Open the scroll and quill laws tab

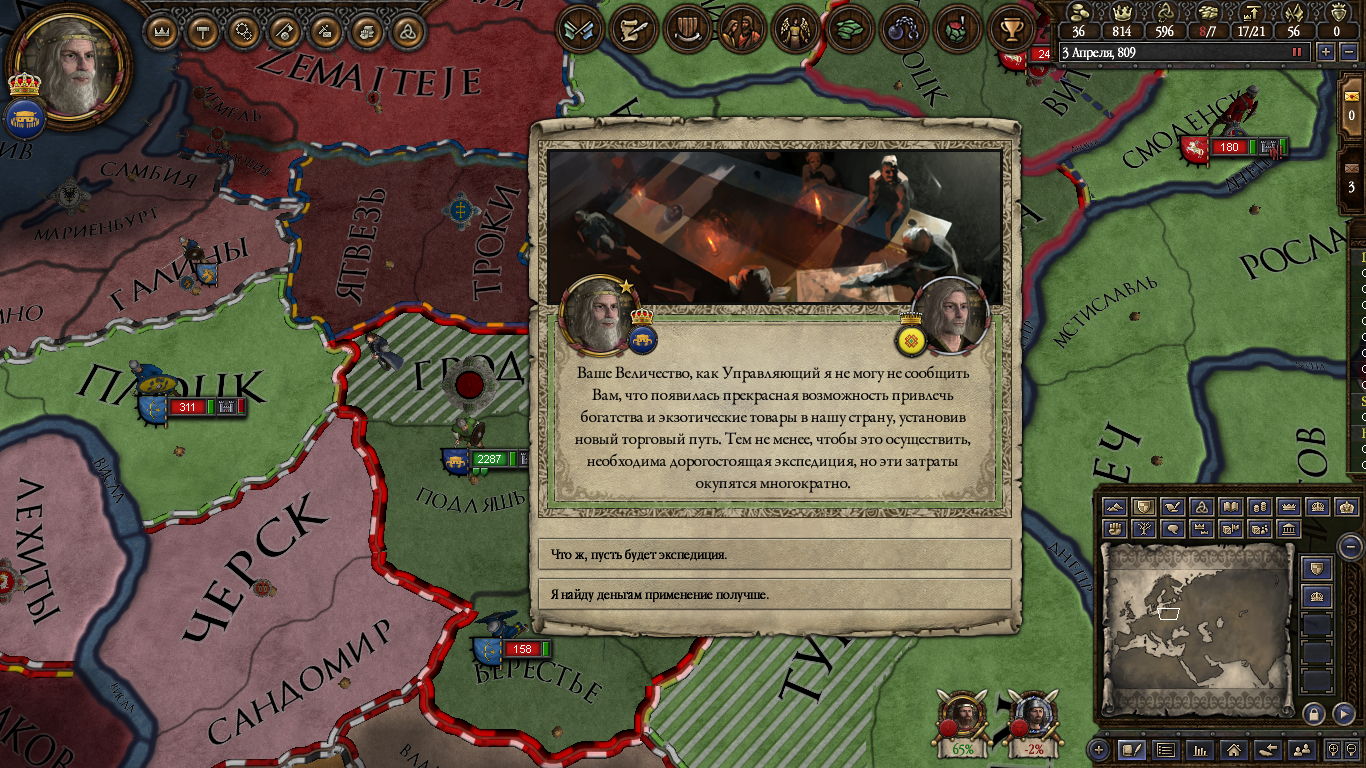(x=633, y=30)
